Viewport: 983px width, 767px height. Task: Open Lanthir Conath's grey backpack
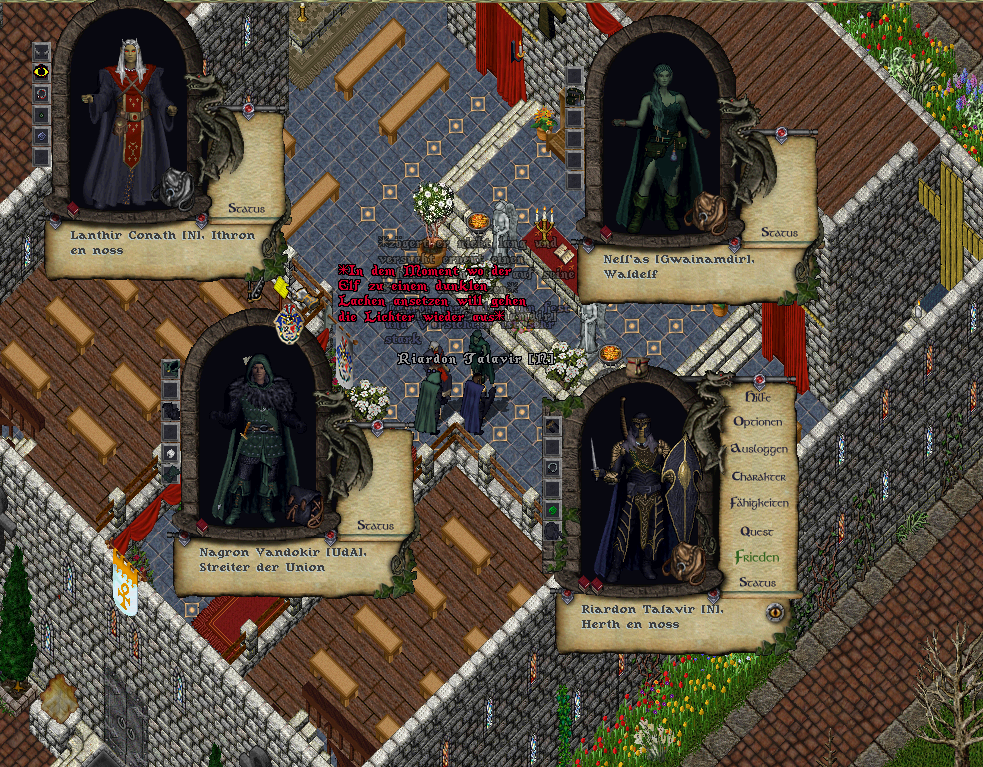(178, 188)
